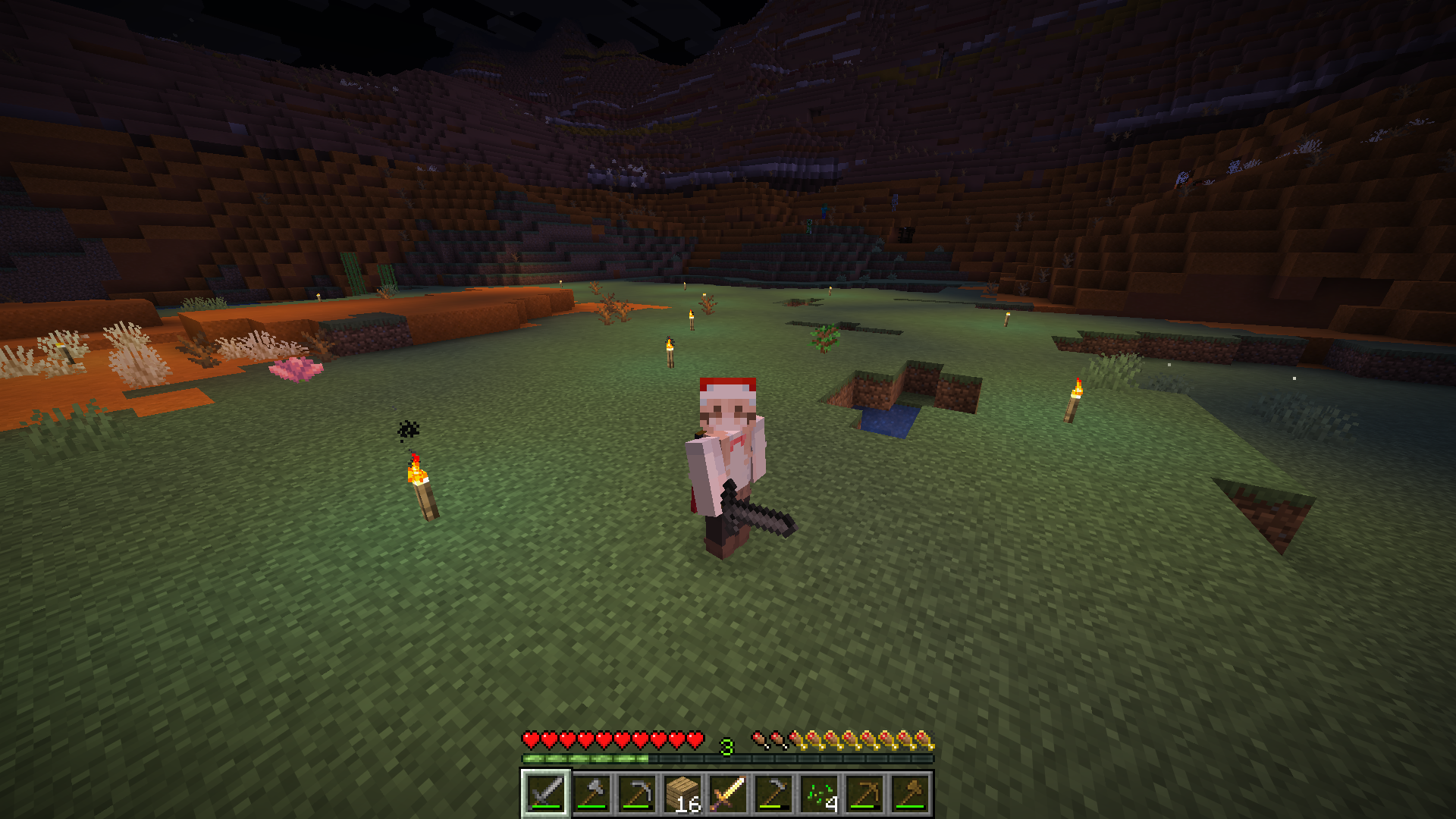This screenshot has width=1456, height=819.
Task: Select the stone sword hotbar slot
Action: click(545, 794)
